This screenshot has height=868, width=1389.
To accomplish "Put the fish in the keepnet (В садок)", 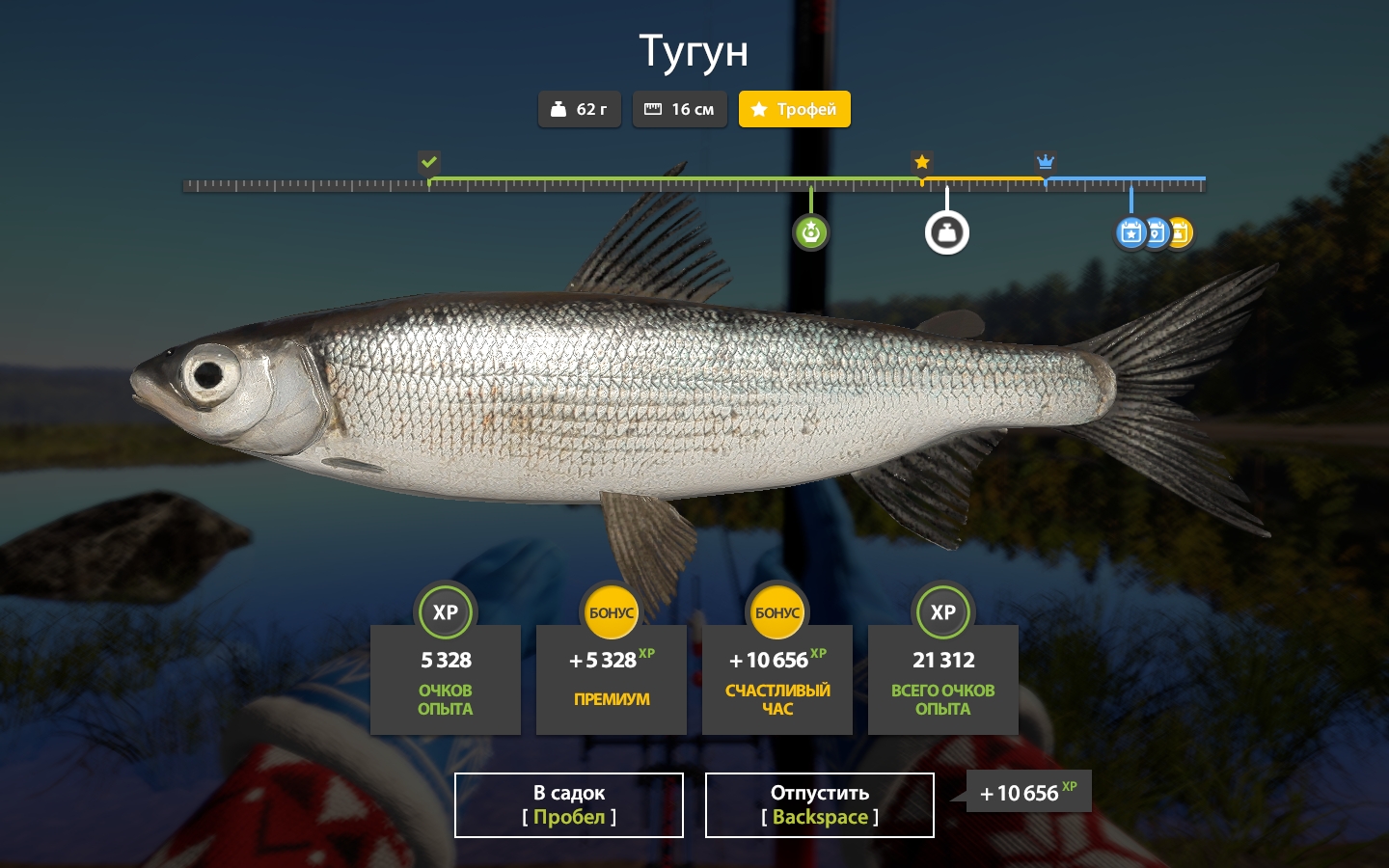I will click(569, 804).
